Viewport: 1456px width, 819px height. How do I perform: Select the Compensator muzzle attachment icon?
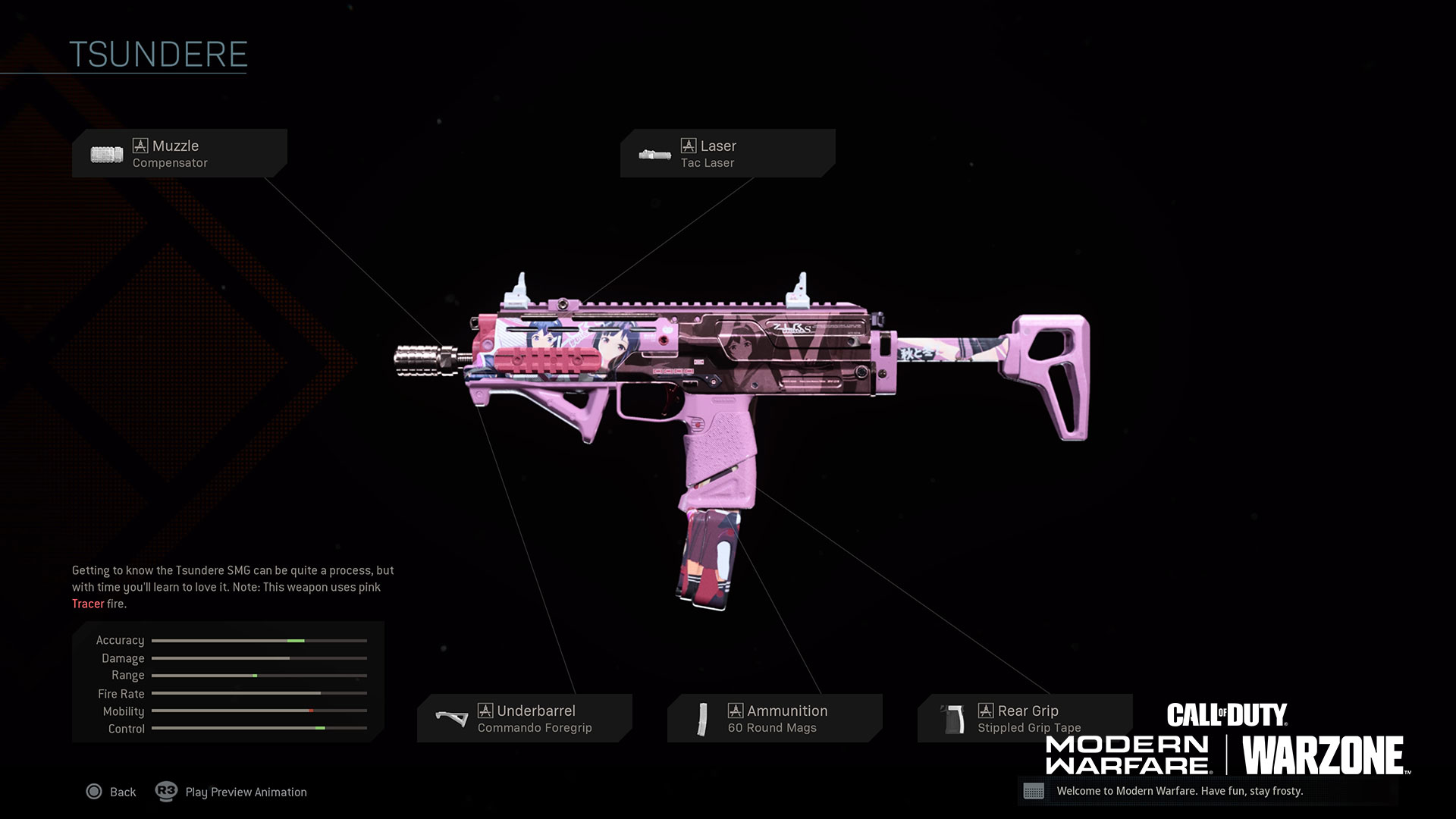point(105,153)
